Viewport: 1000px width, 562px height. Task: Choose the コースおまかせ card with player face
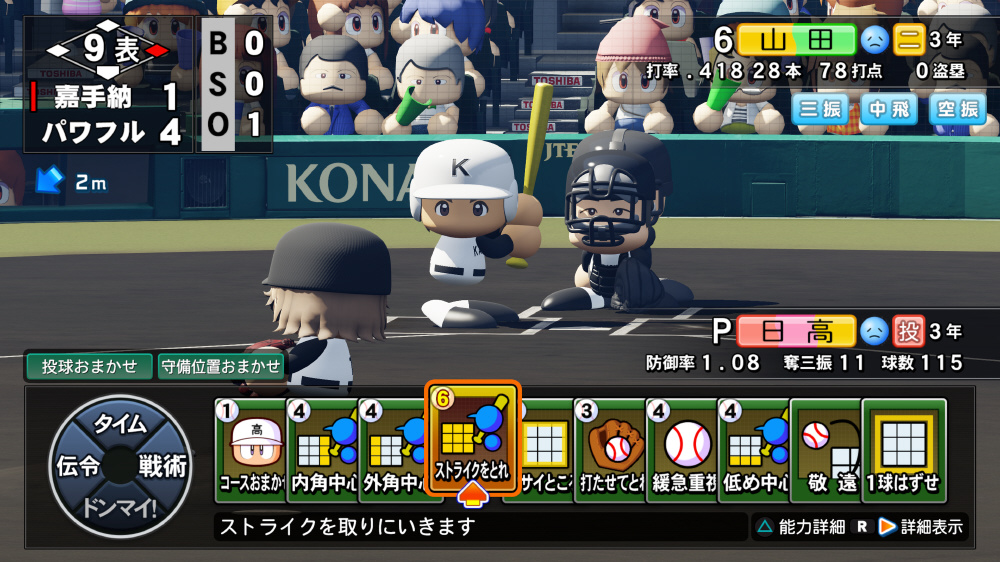(x=250, y=449)
